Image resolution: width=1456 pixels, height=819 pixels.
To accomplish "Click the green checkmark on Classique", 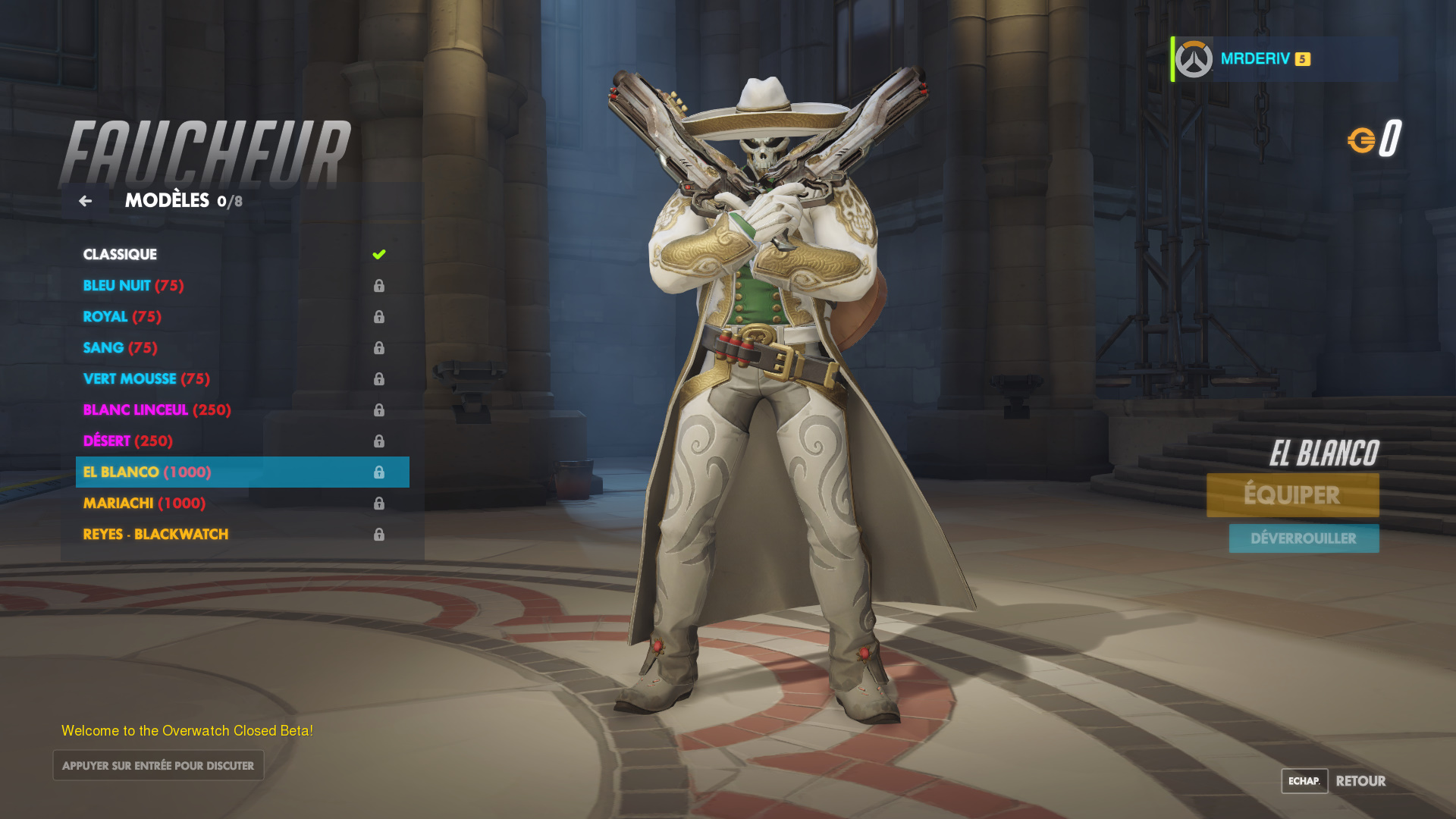I will pyautogui.click(x=379, y=255).
